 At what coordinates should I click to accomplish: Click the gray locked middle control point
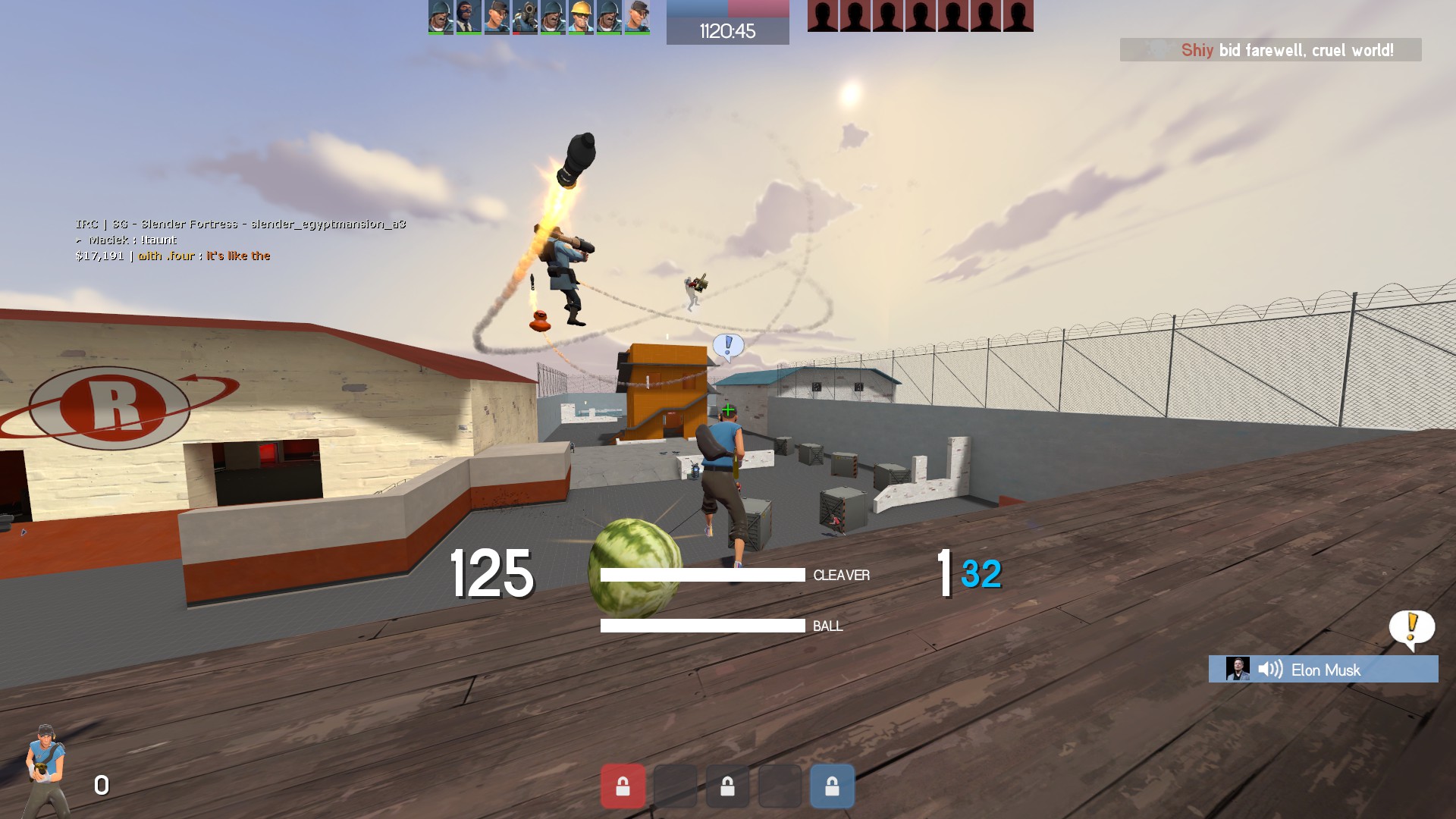(727, 786)
